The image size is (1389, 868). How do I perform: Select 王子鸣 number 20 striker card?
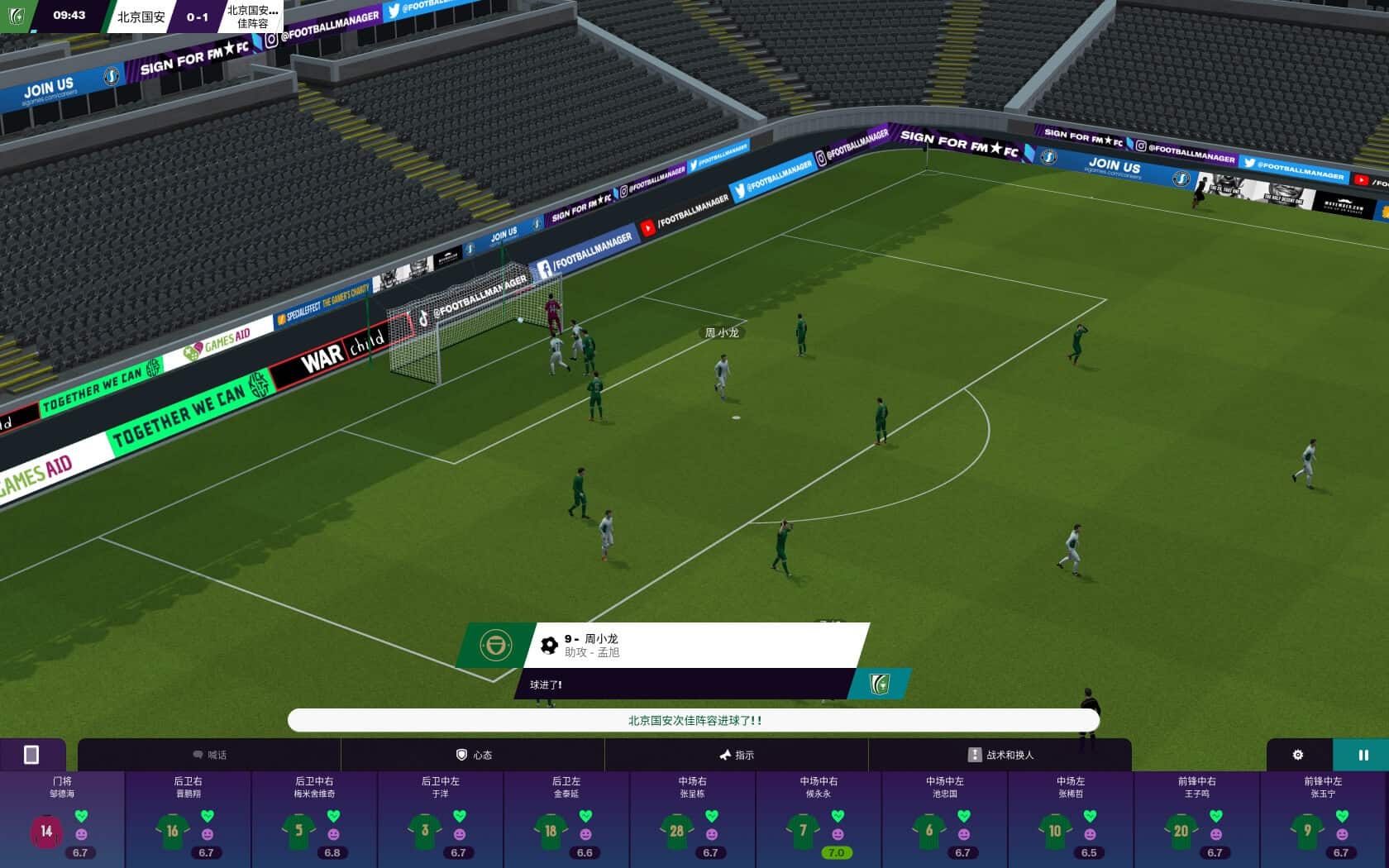1197,819
